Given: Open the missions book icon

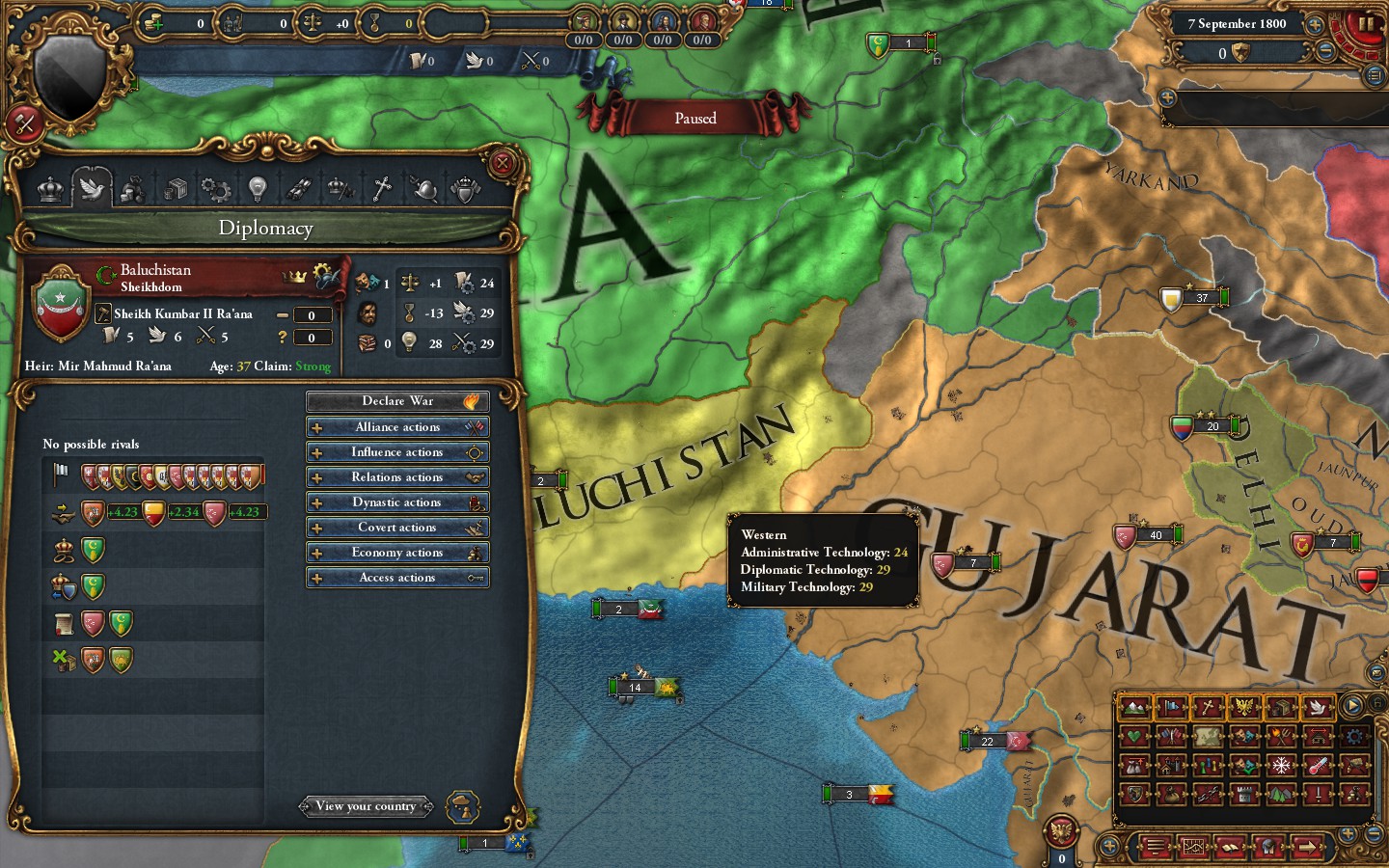Looking at the screenshot, I should click(1230, 848).
